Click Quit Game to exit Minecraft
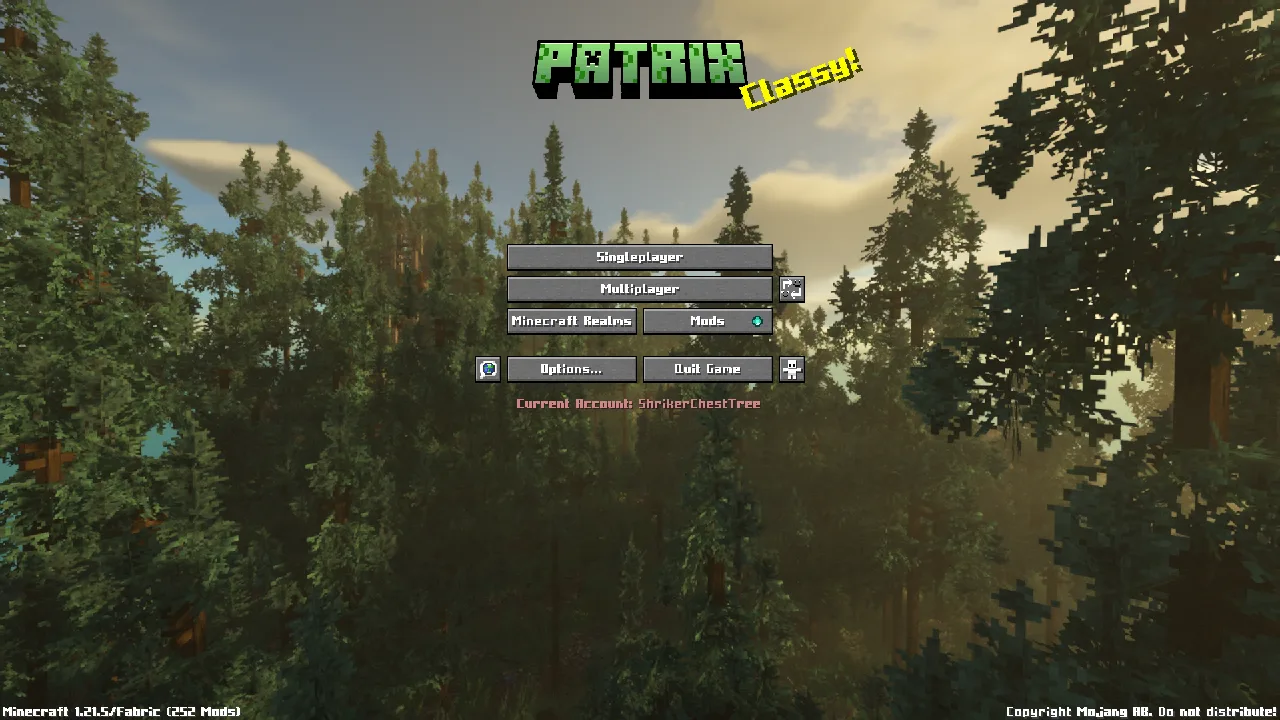Viewport: 1280px width, 720px height. 708,369
